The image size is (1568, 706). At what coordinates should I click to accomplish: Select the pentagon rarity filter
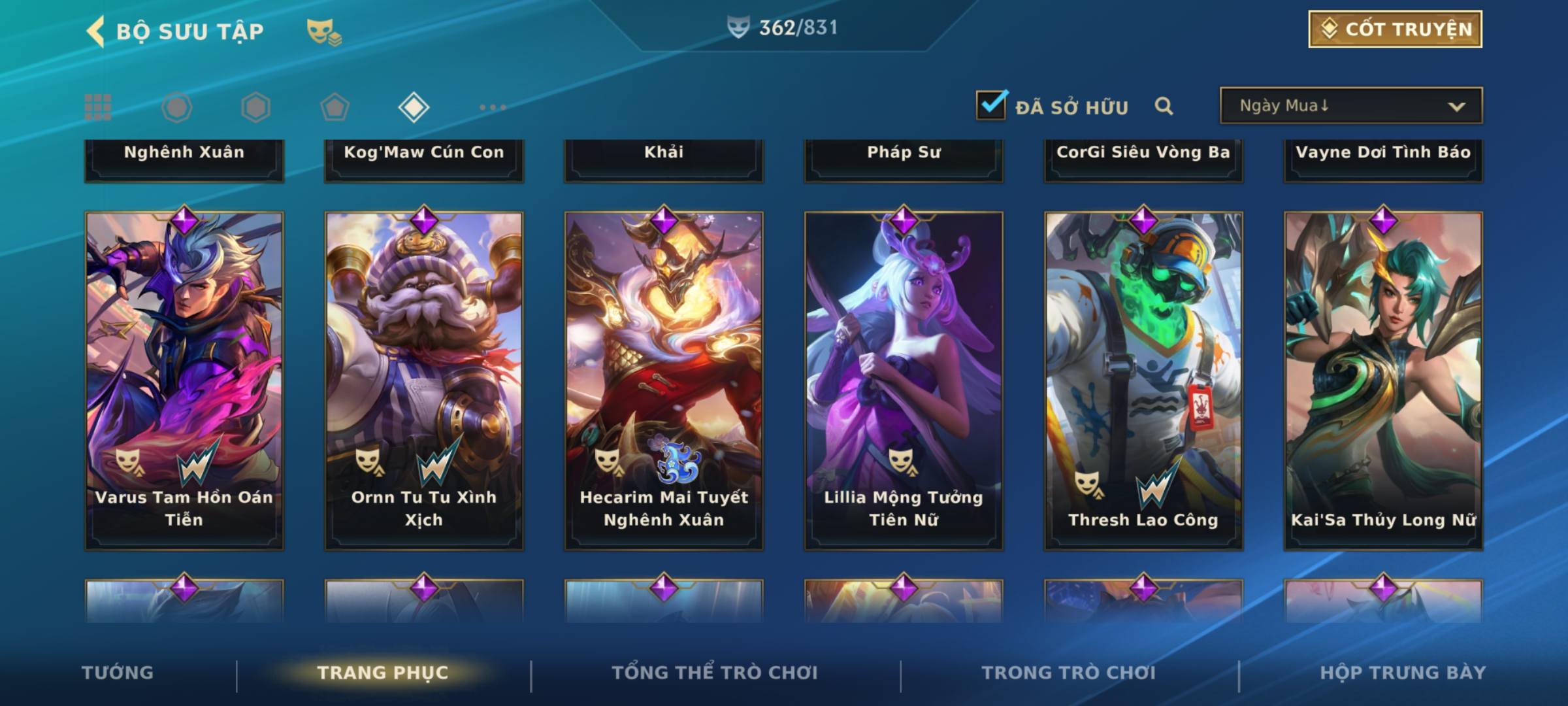coord(335,107)
